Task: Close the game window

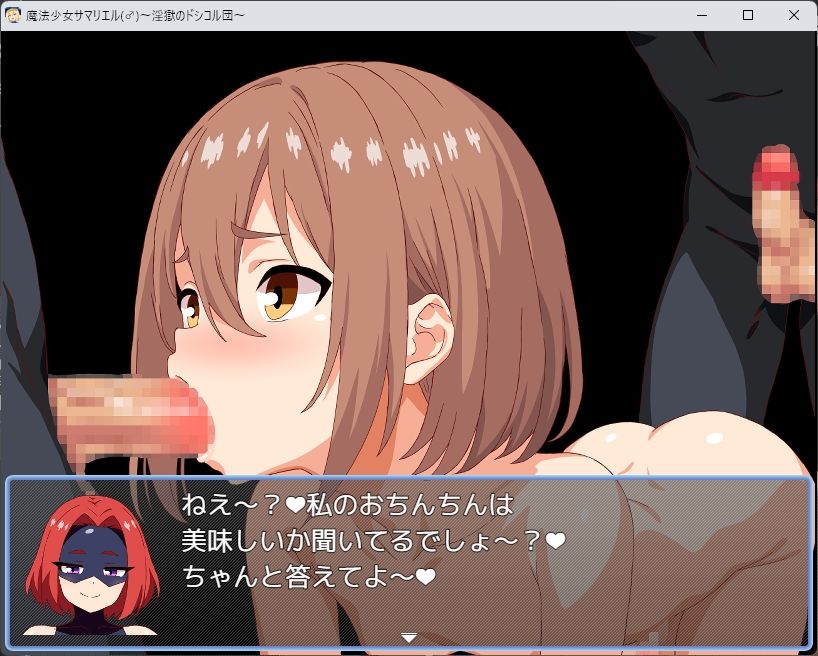Action: (x=794, y=15)
